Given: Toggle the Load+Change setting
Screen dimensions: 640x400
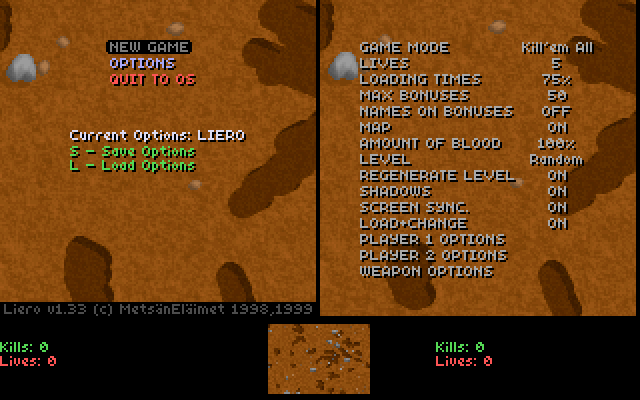Looking at the screenshot, I should coord(412,223).
